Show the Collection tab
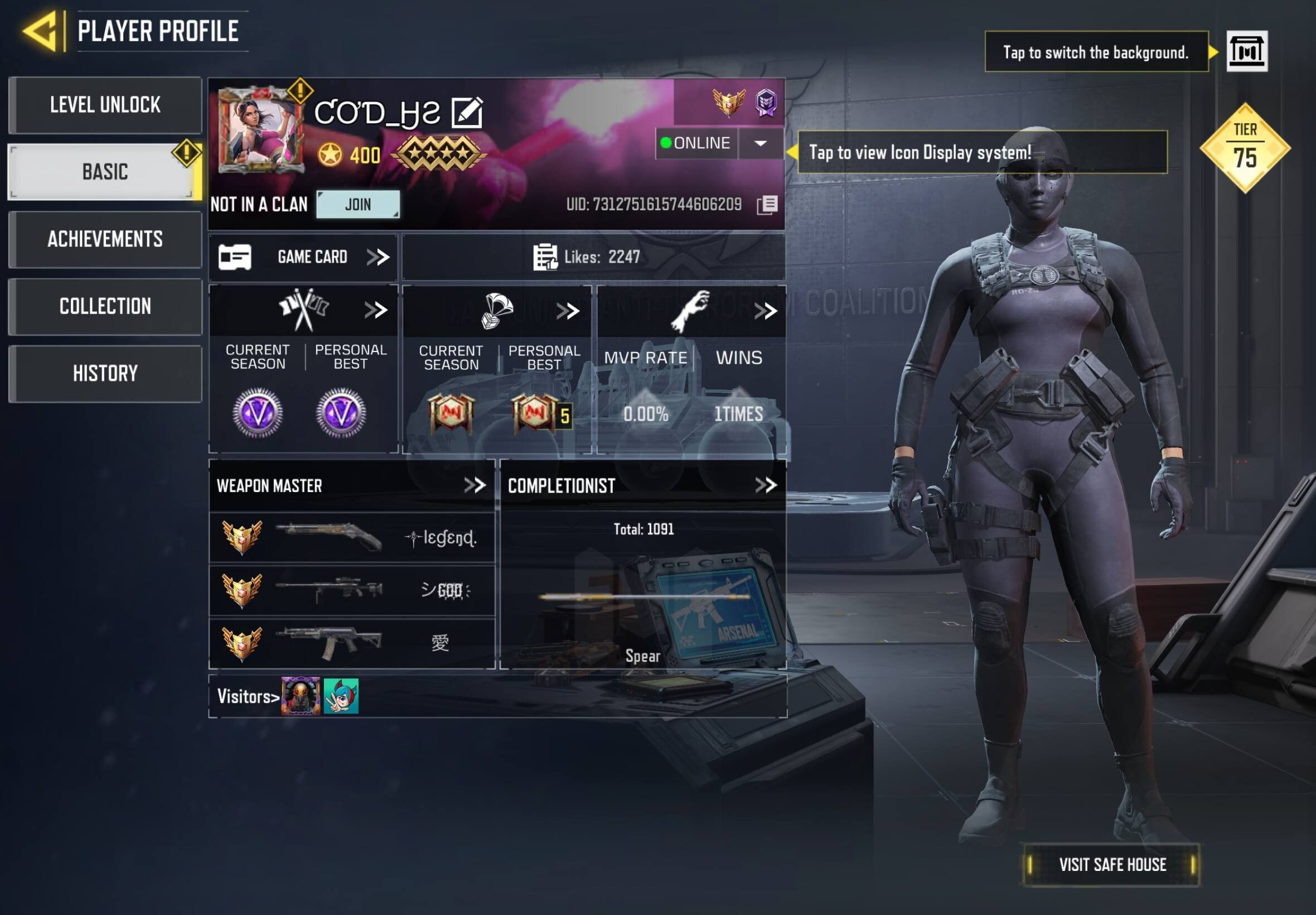This screenshot has height=915, width=1316. point(105,306)
